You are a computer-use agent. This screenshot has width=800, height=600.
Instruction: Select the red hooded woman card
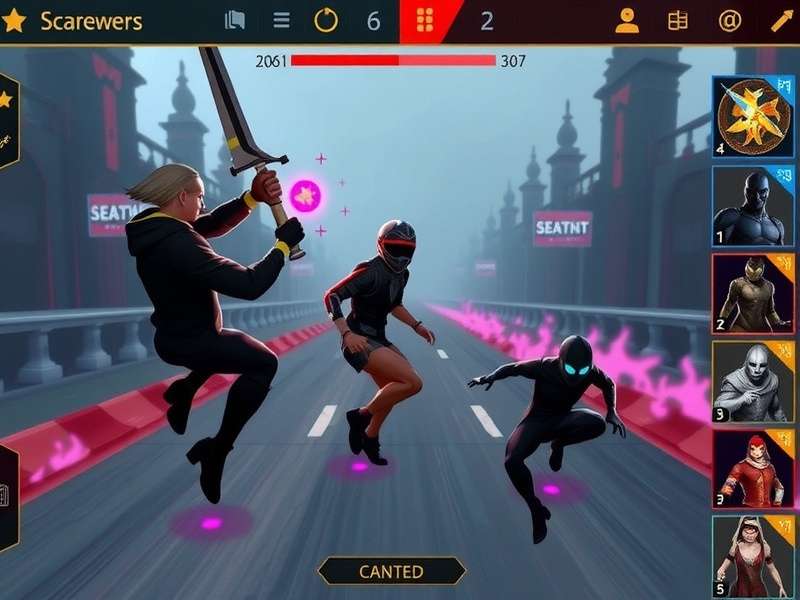click(x=754, y=469)
